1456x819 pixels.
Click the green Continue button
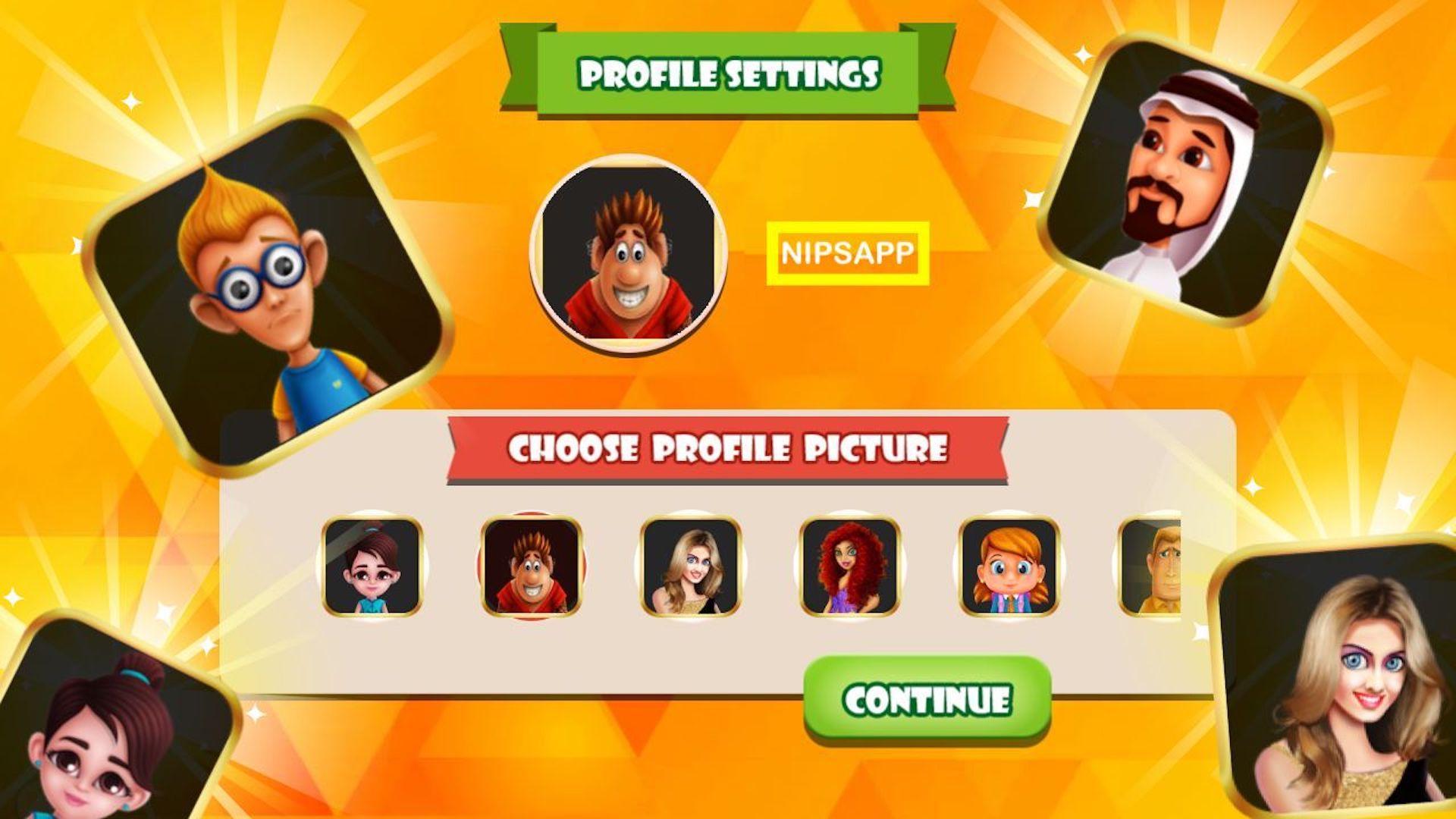927,699
